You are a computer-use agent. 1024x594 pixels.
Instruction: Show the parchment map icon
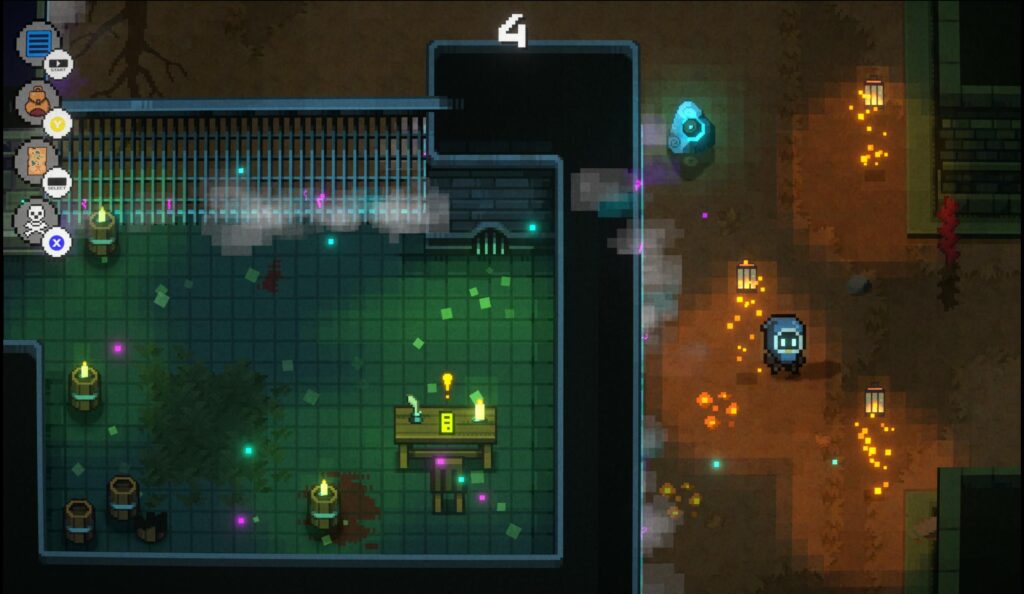click(37, 160)
